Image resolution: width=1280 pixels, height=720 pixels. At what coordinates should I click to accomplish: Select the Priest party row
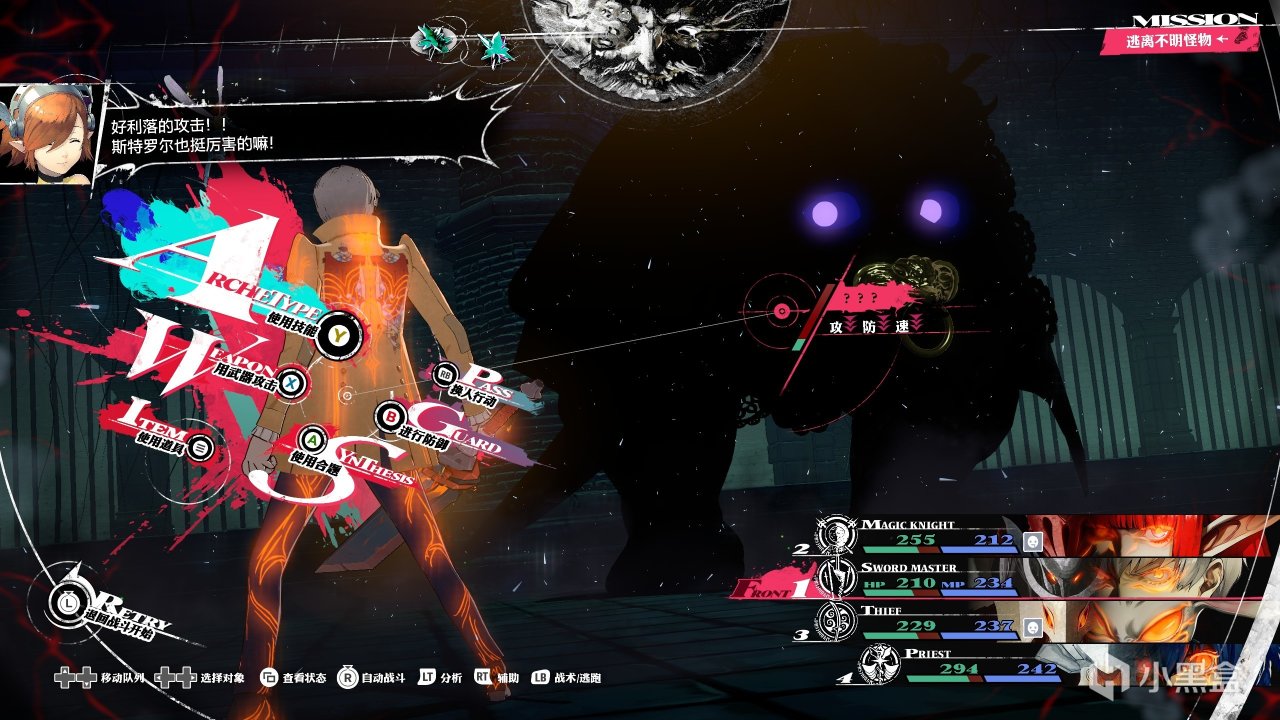tap(1000, 663)
